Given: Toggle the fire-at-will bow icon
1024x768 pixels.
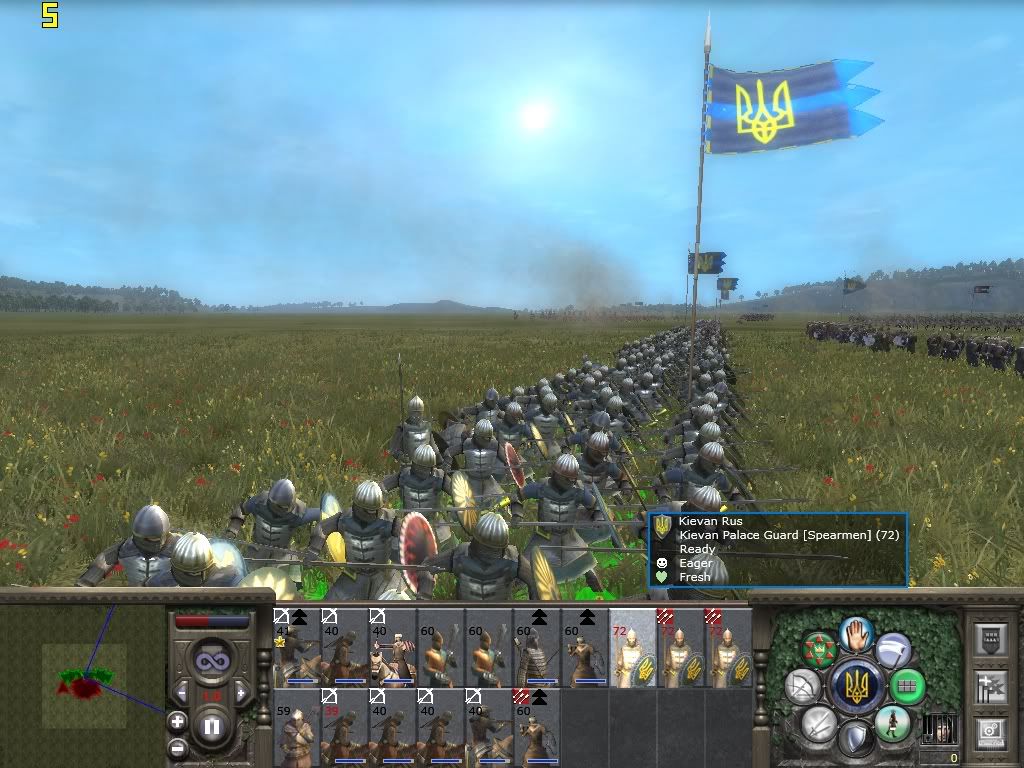Looking at the screenshot, I should point(803,687).
